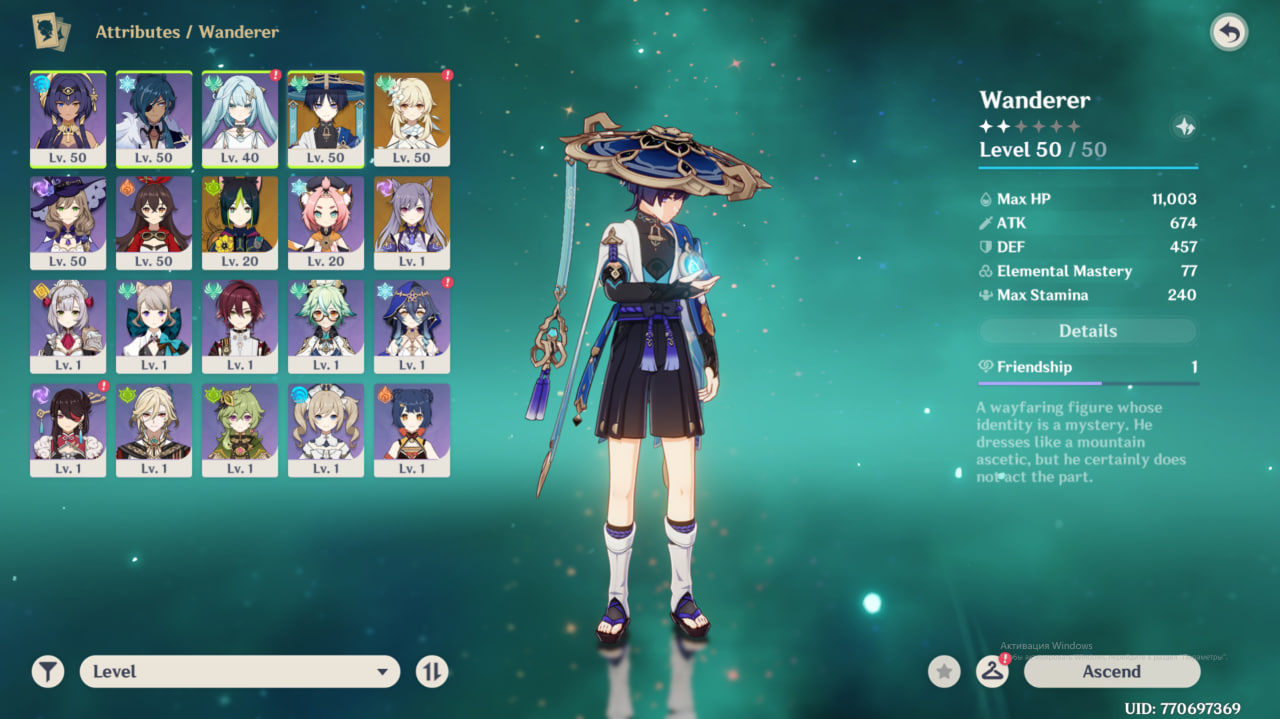
Task: Select Candace's character portrait
Action: pyautogui.click(x=68, y=118)
